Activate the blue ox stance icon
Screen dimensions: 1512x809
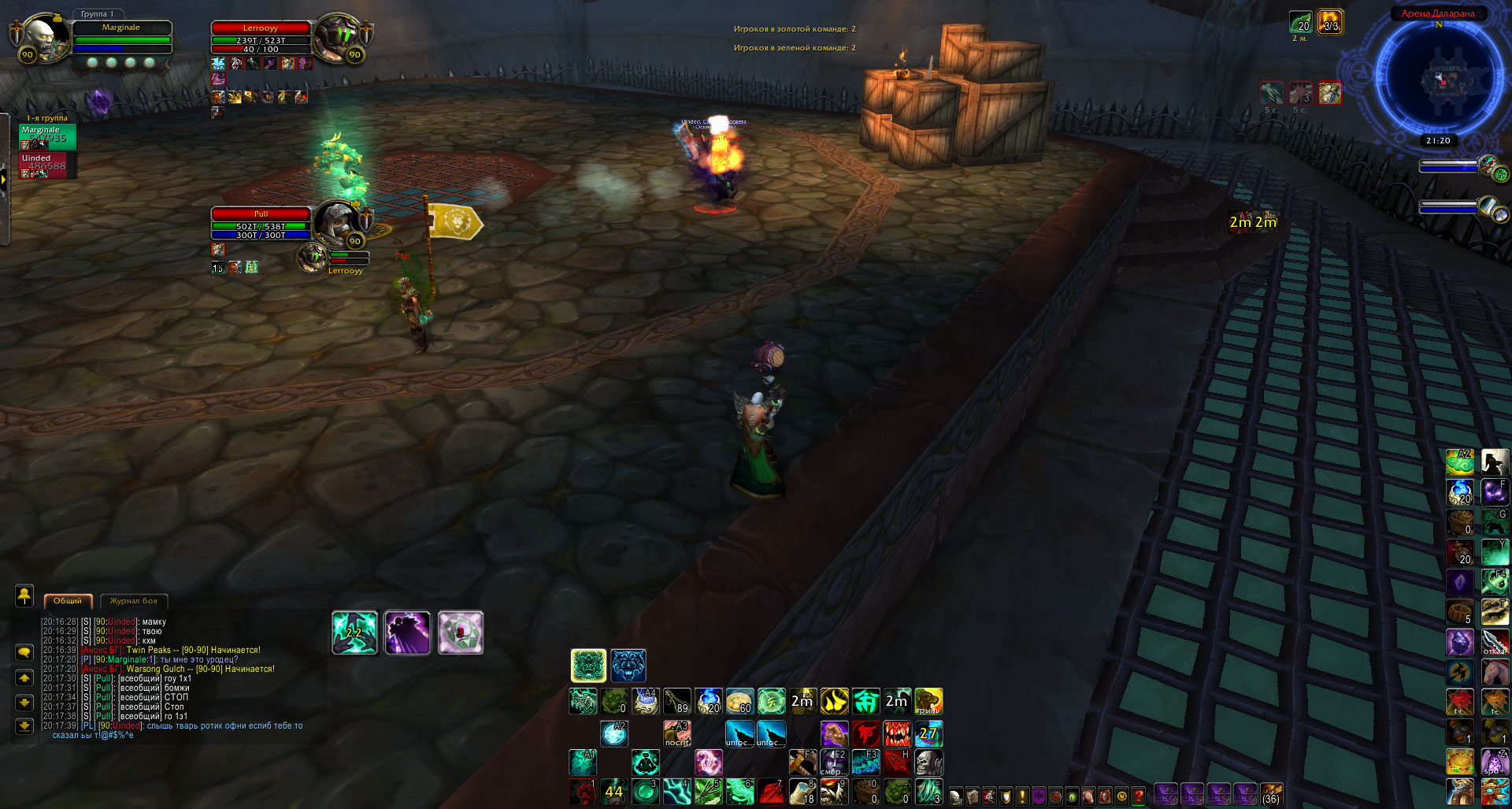[x=628, y=666]
